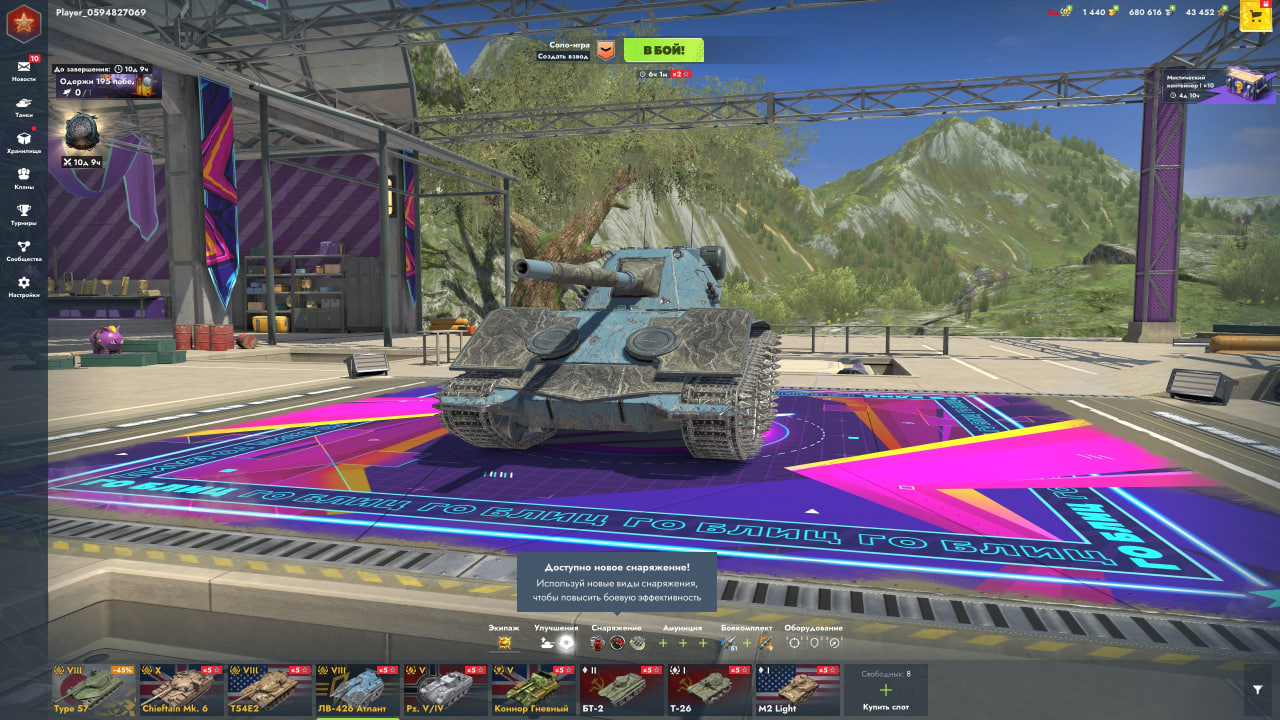Screen dimensions: 1280x720
Task: Select the Танки tank icon in sidebar
Action: (22, 105)
